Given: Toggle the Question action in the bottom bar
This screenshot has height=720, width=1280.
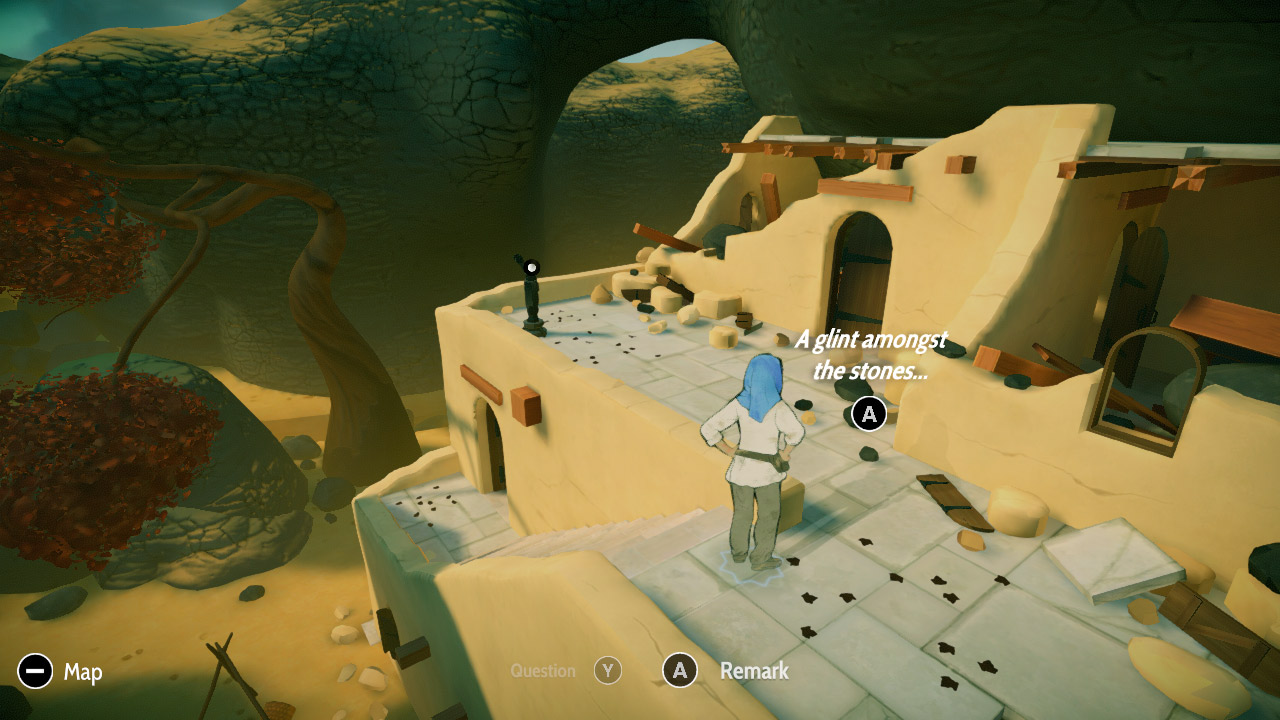Looking at the screenshot, I should 608,672.
